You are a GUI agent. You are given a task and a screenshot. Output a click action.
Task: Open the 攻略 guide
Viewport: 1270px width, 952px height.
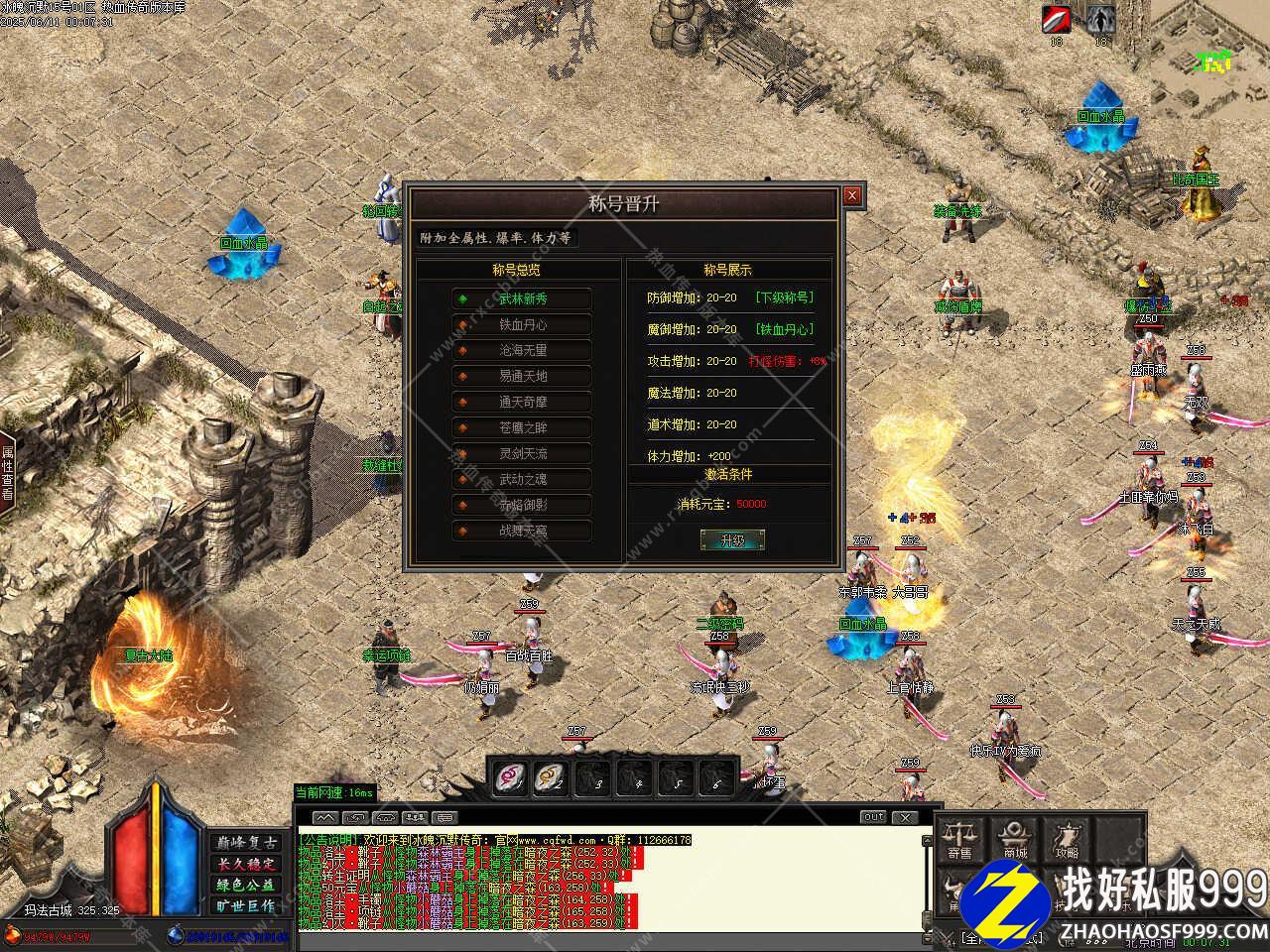(1067, 839)
